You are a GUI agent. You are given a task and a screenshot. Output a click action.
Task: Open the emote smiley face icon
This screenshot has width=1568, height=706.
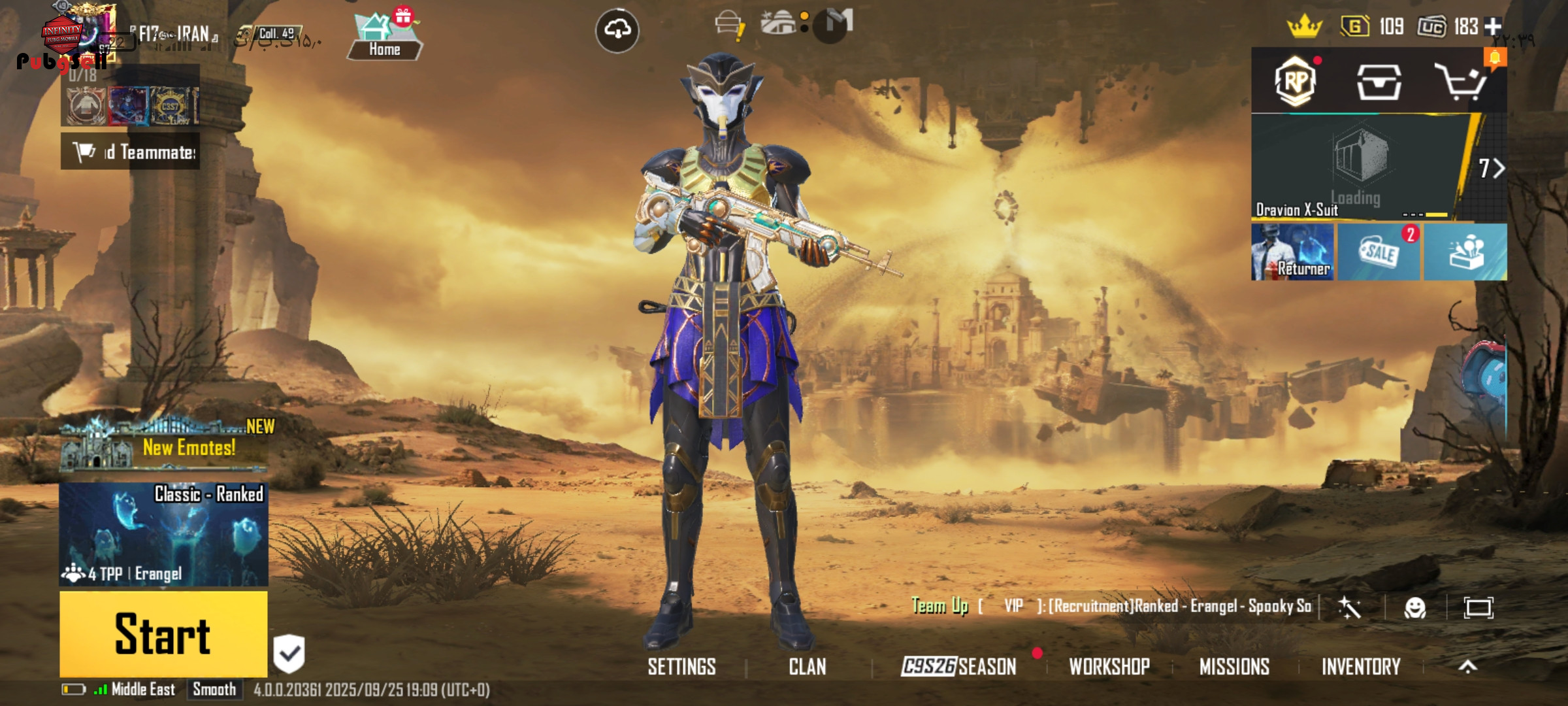[1414, 608]
